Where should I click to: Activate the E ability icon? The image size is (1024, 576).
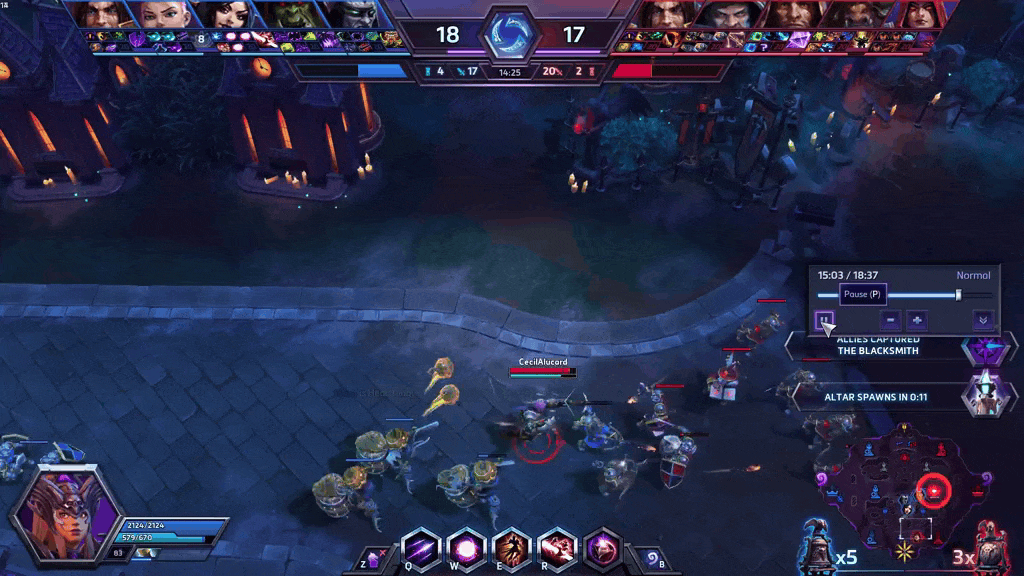pyautogui.click(x=511, y=549)
